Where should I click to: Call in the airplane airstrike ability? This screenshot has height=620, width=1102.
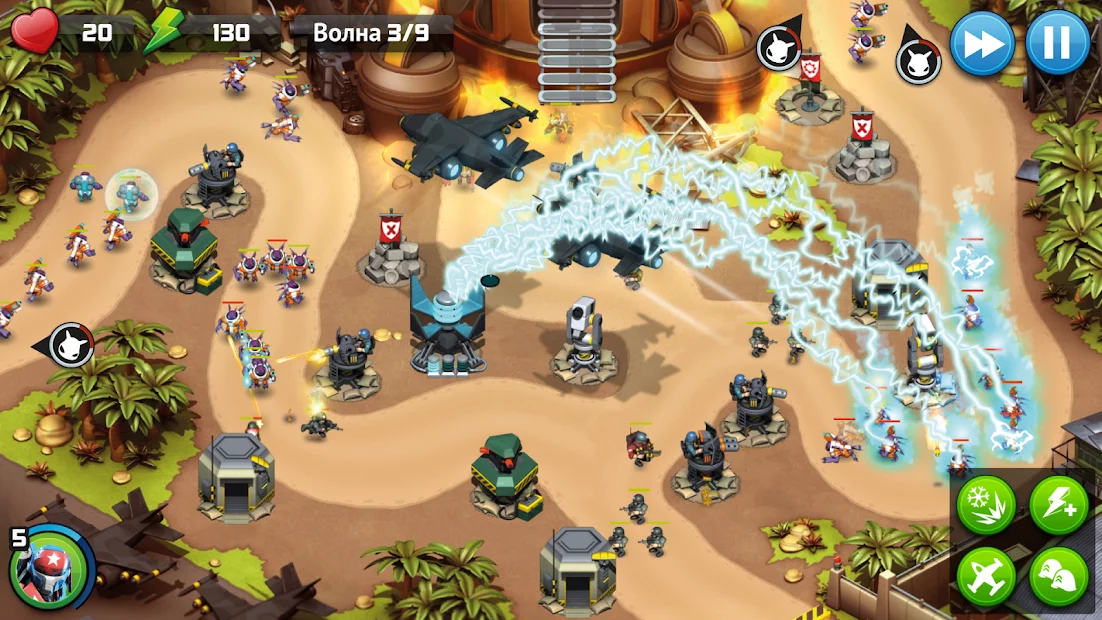pyautogui.click(x=986, y=576)
